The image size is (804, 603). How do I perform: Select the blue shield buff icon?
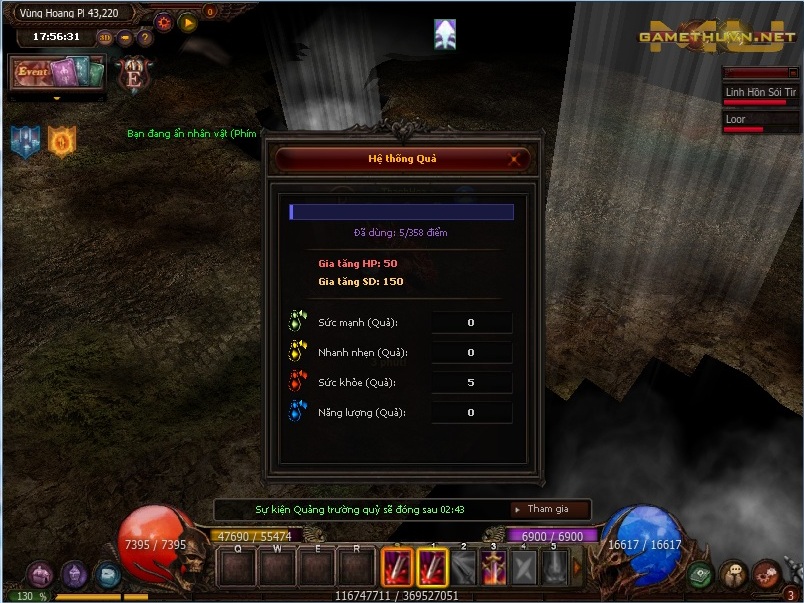(x=25, y=141)
